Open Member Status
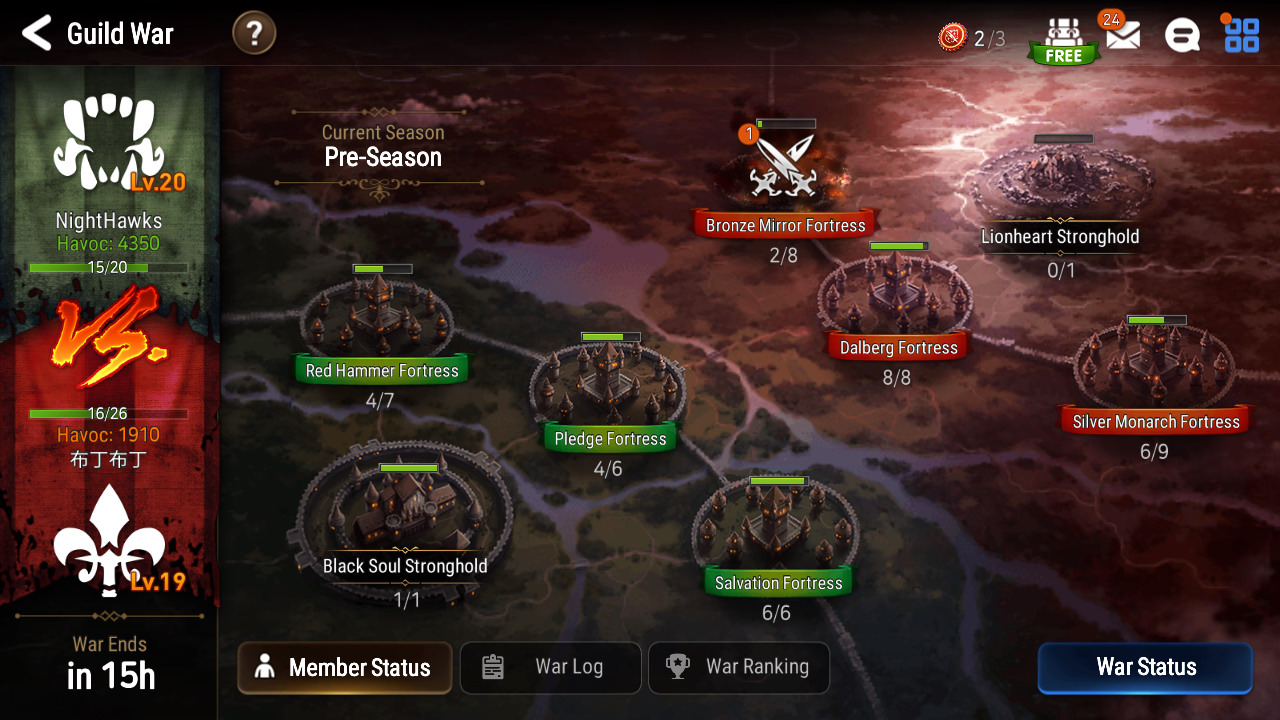The width and height of the screenshot is (1280, 720). (345, 668)
